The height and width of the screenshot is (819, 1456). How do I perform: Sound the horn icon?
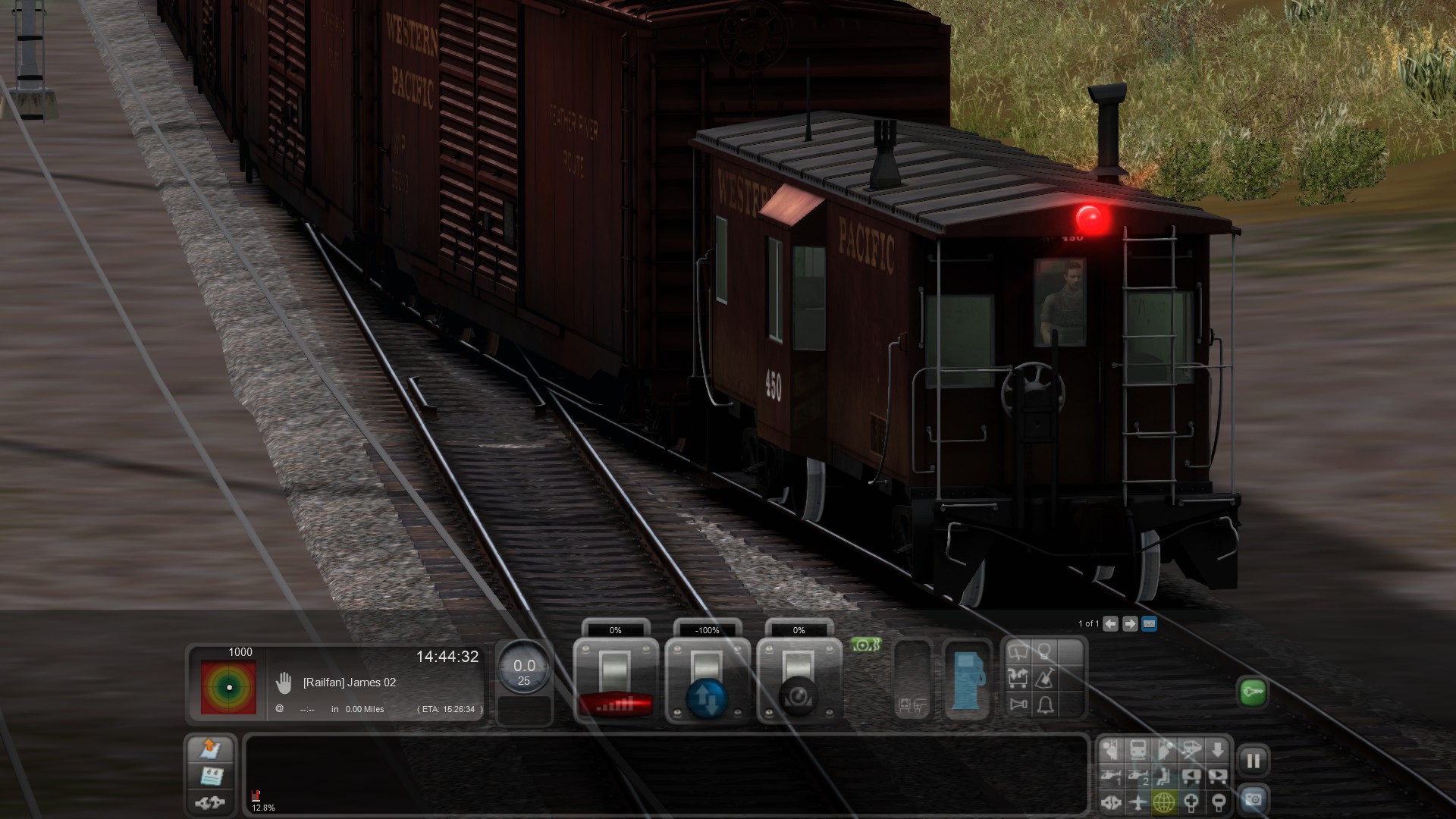coord(1018,705)
